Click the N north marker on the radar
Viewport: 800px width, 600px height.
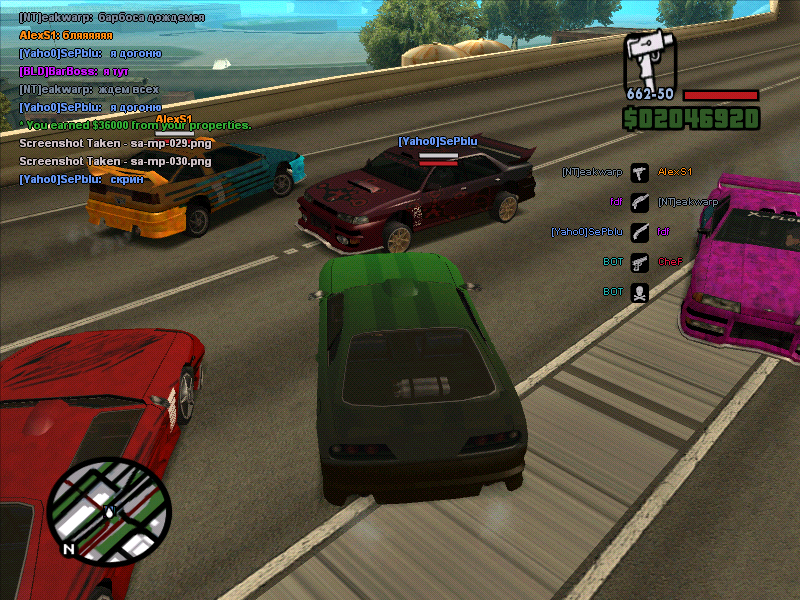coord(68,549)
